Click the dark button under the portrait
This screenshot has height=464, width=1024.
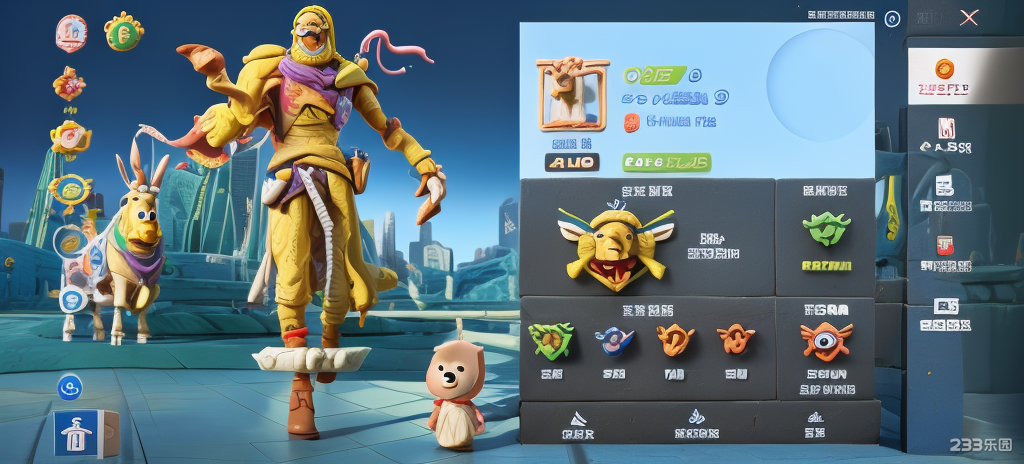pos(572,162)
